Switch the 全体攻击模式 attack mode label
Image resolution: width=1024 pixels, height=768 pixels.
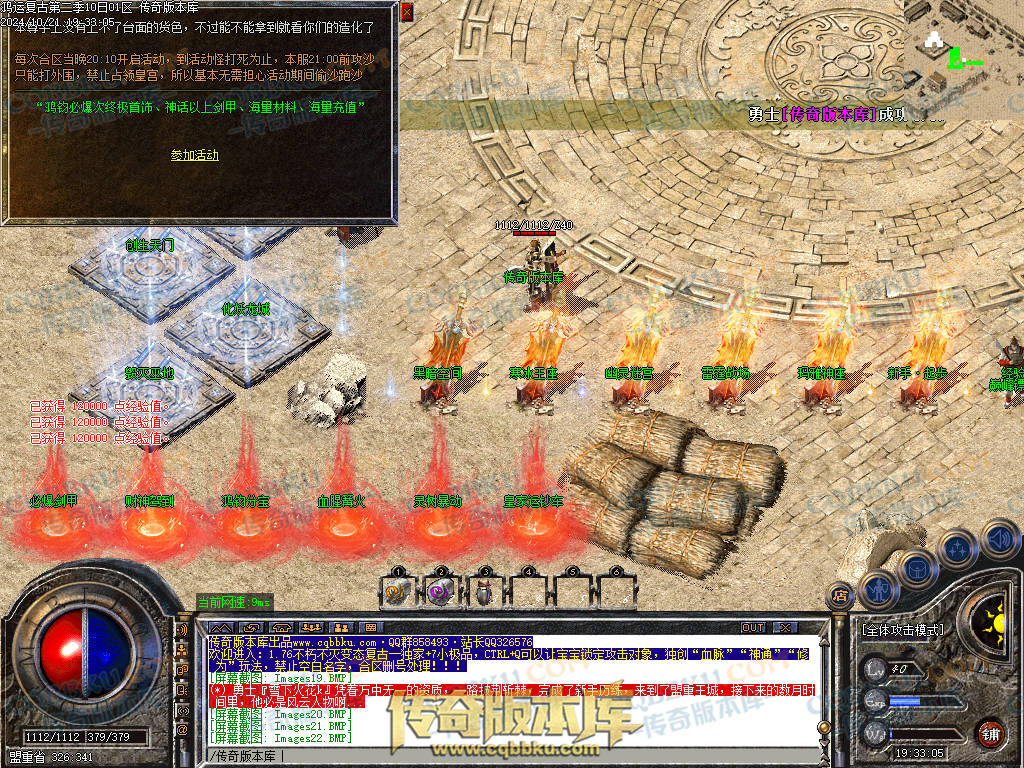tap(902, 630)
